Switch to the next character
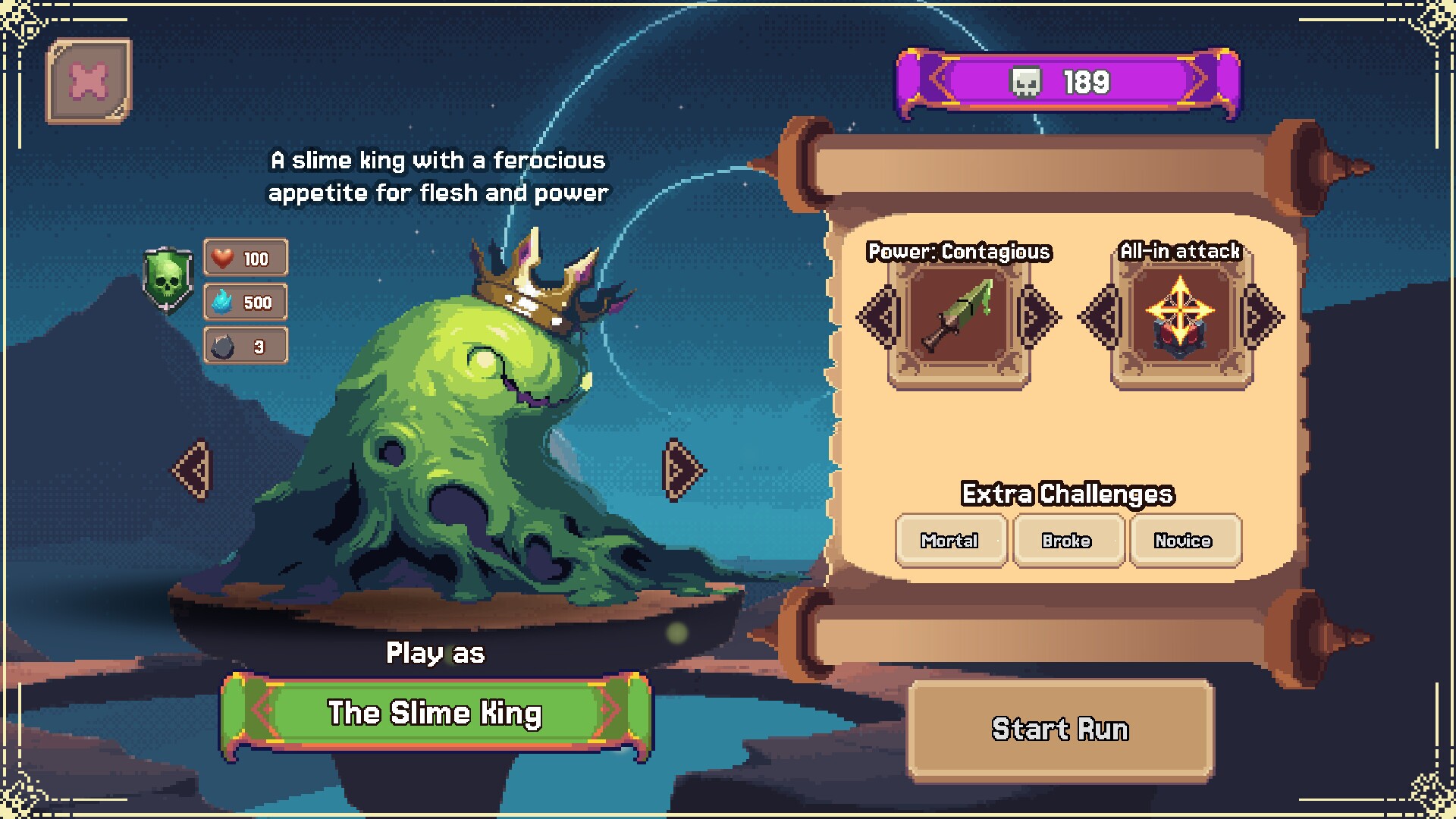Viewport: 1456px width, 819px height. 682,470
